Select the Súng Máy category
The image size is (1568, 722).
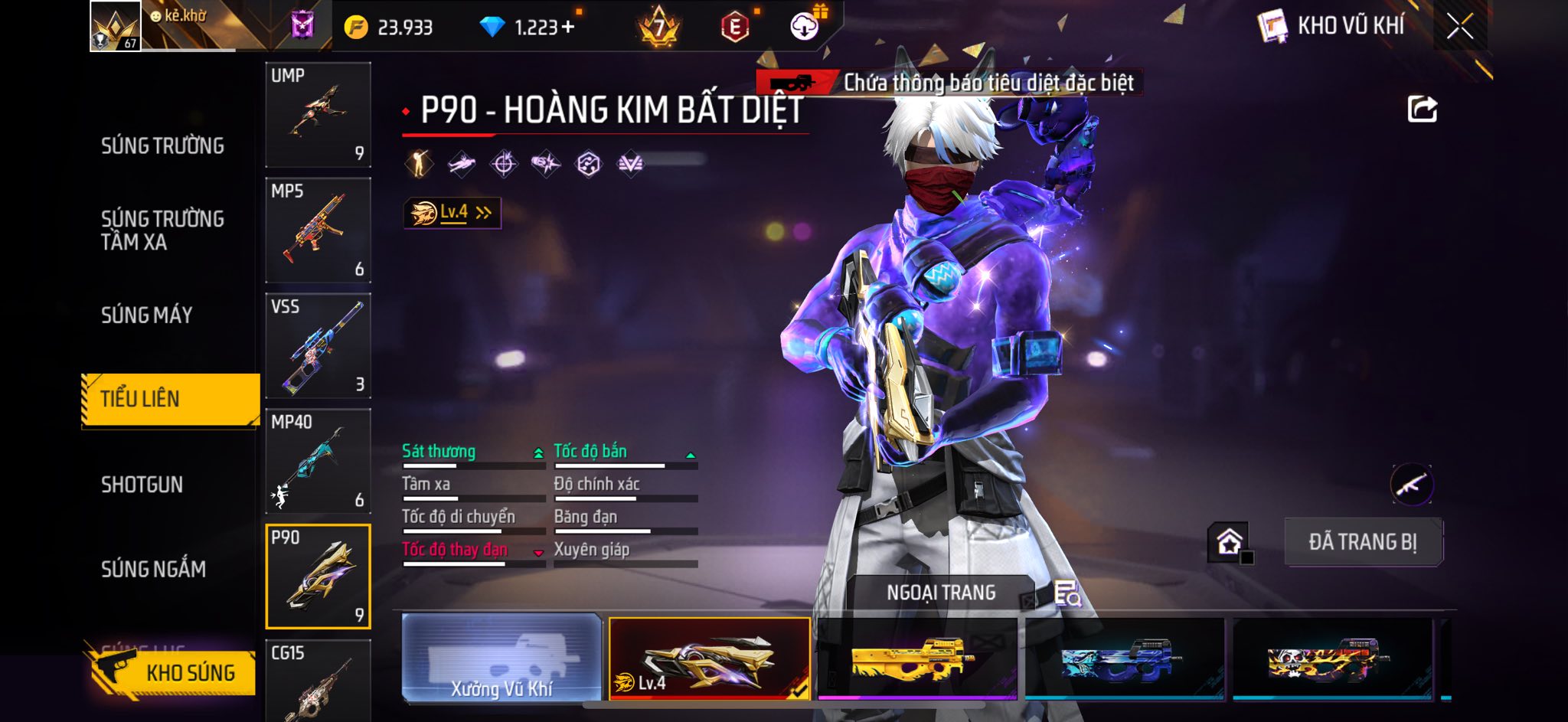[147, 315]
